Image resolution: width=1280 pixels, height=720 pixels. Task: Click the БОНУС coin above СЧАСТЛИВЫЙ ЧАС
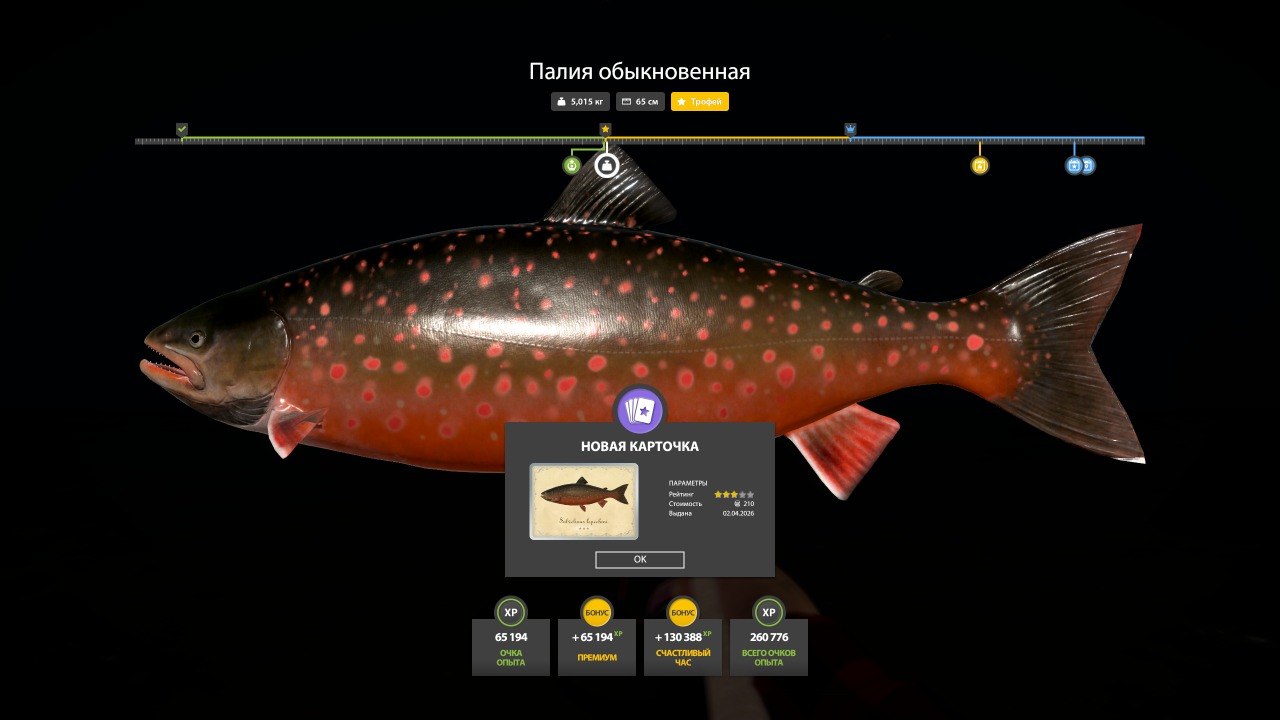coord(681,612)
